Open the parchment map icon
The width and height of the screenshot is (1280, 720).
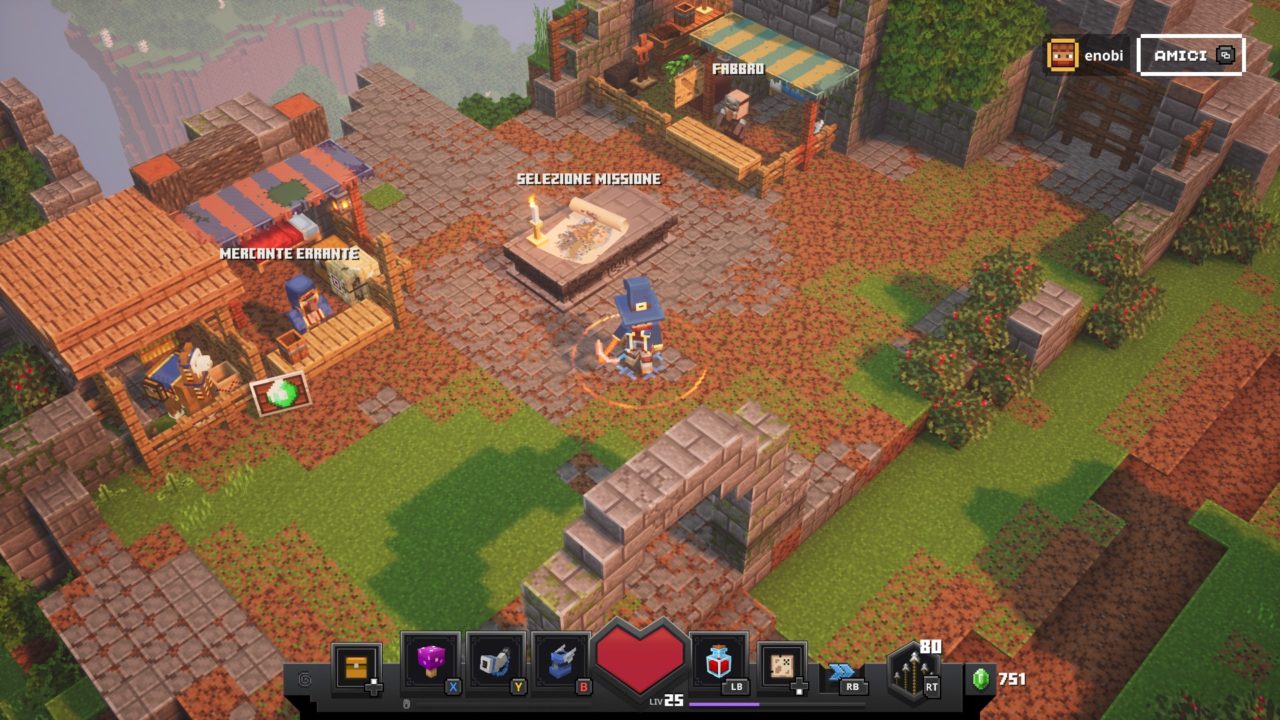[x=782, y=665]
